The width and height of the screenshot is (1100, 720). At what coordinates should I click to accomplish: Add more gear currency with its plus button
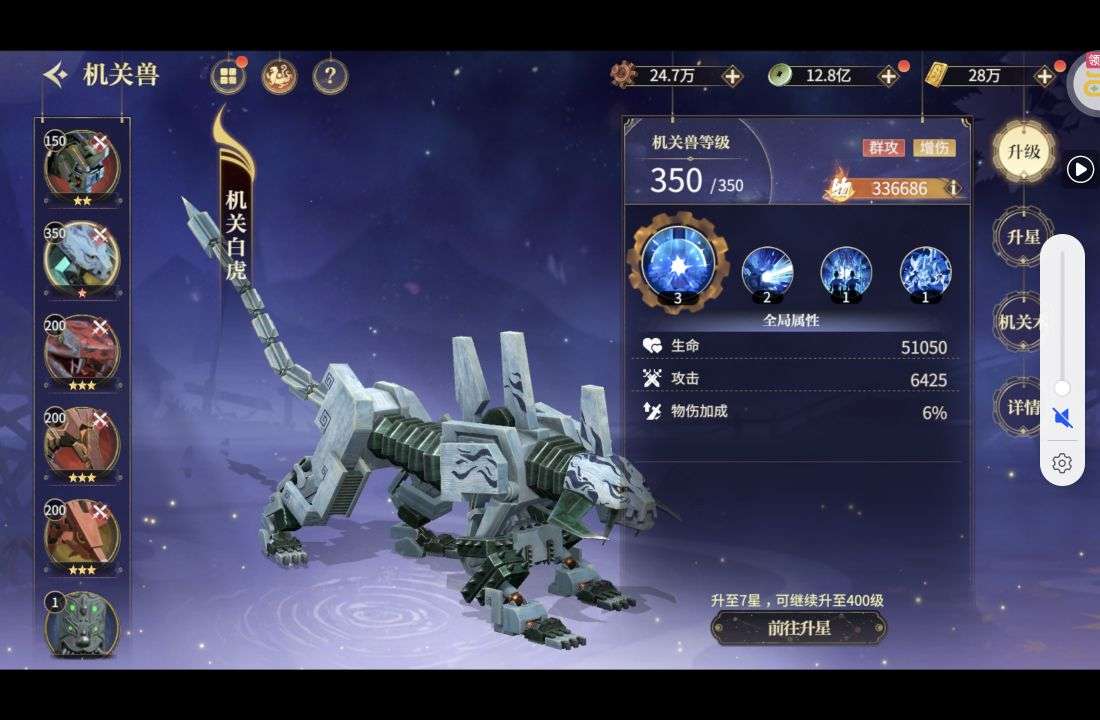732,76
